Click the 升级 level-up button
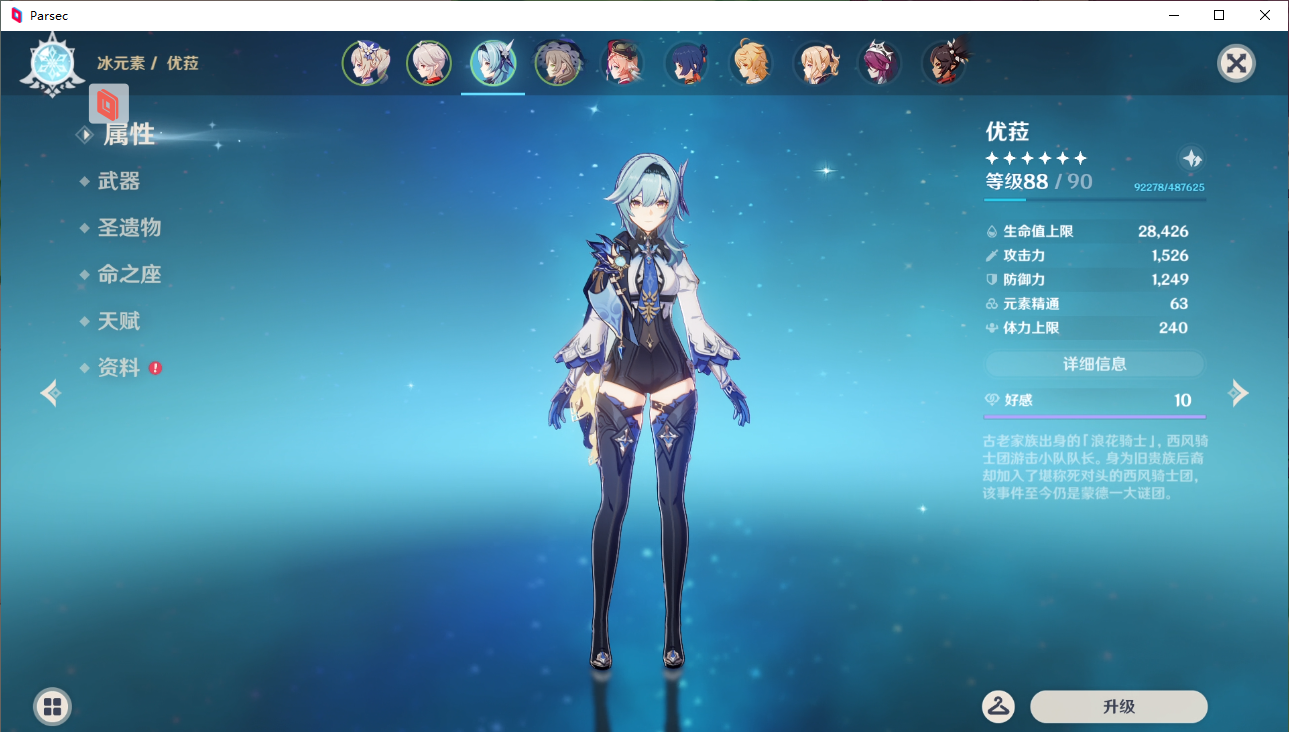This screenshot has height=732, width=1289. tap(1118, 707)
